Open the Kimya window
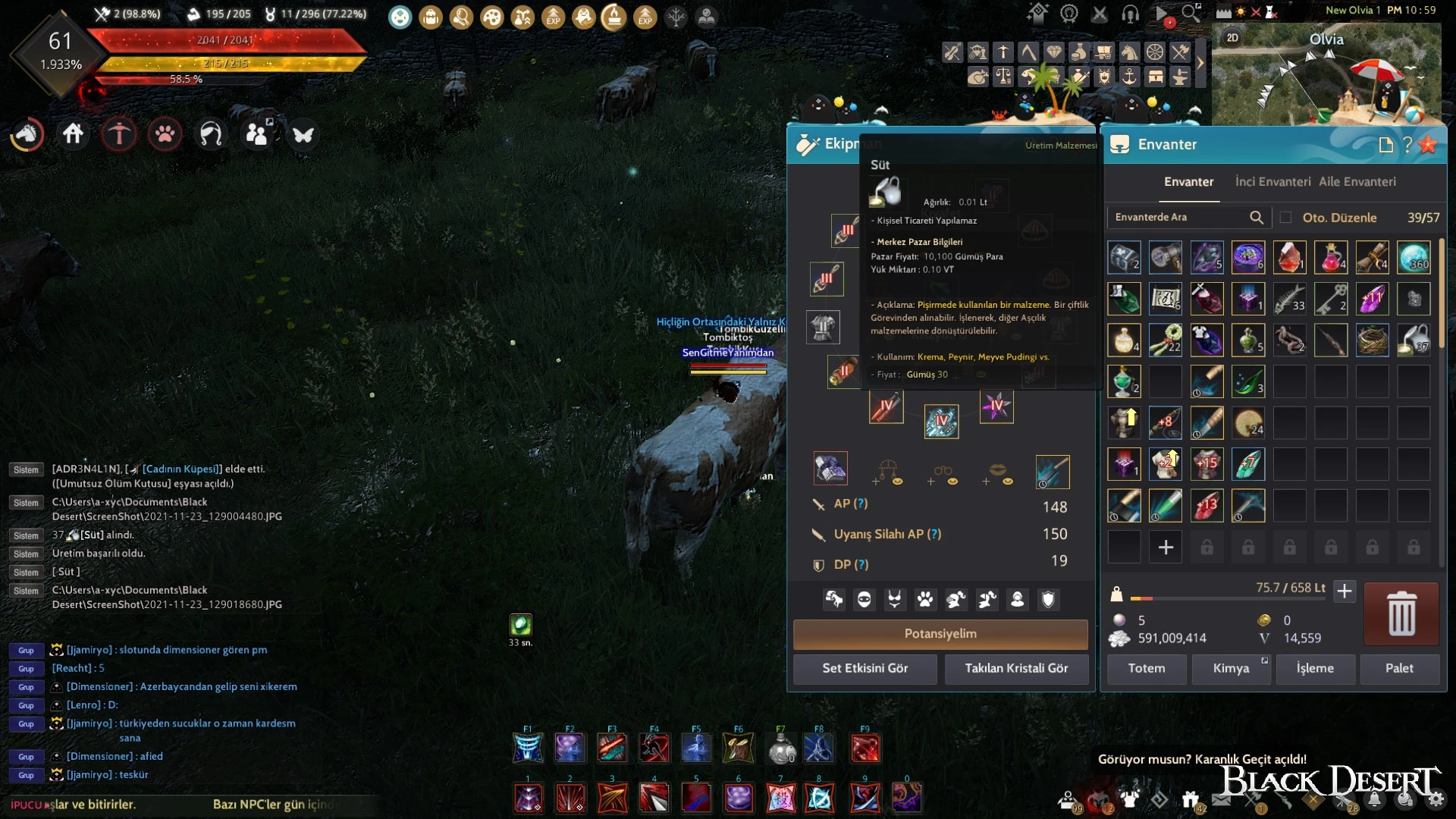1456x819 pixels. [1231, 668]
